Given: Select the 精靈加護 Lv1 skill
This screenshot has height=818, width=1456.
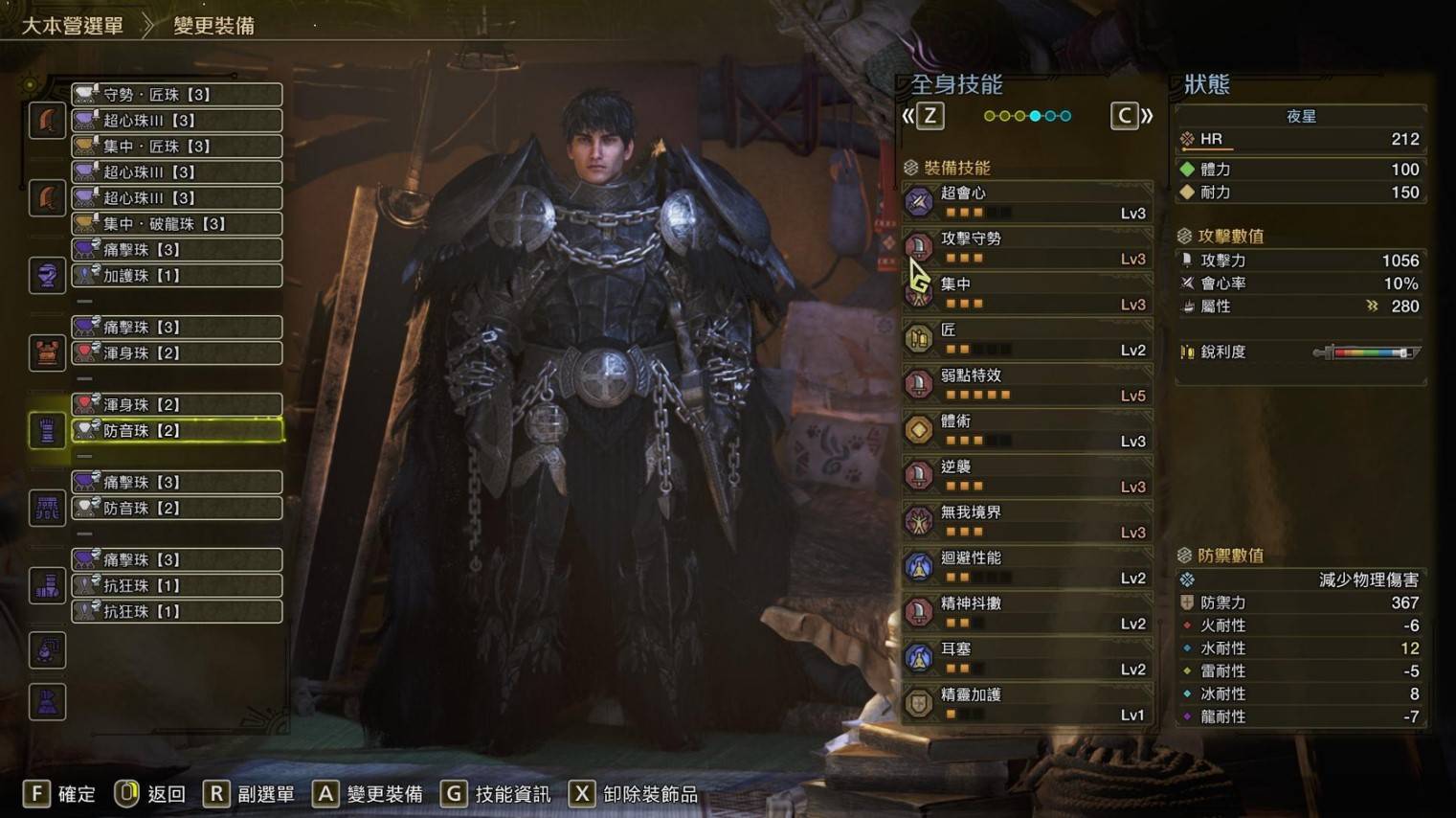Looking at the screenshot, I should coord(1027,704).
